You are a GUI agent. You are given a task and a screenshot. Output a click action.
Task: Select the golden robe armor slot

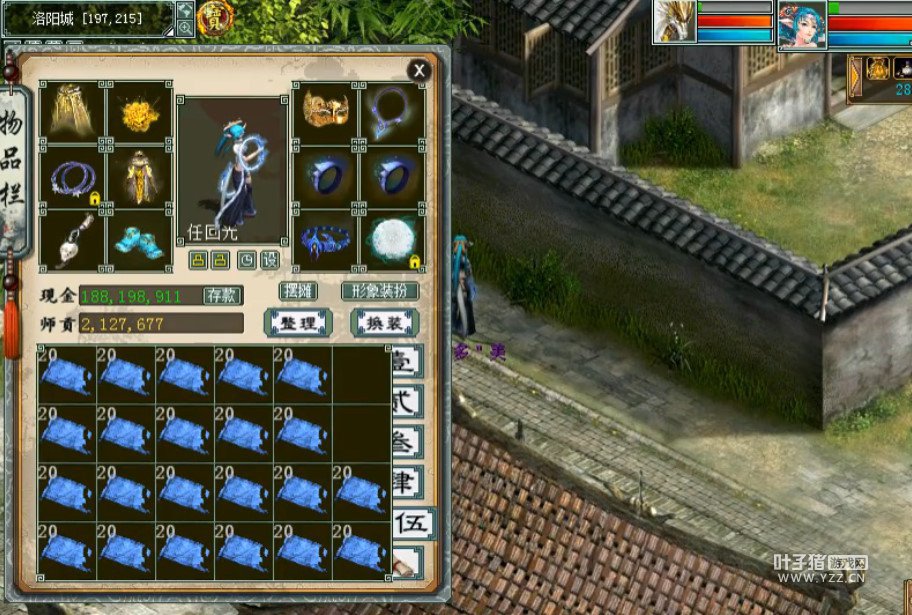(139, 177)
